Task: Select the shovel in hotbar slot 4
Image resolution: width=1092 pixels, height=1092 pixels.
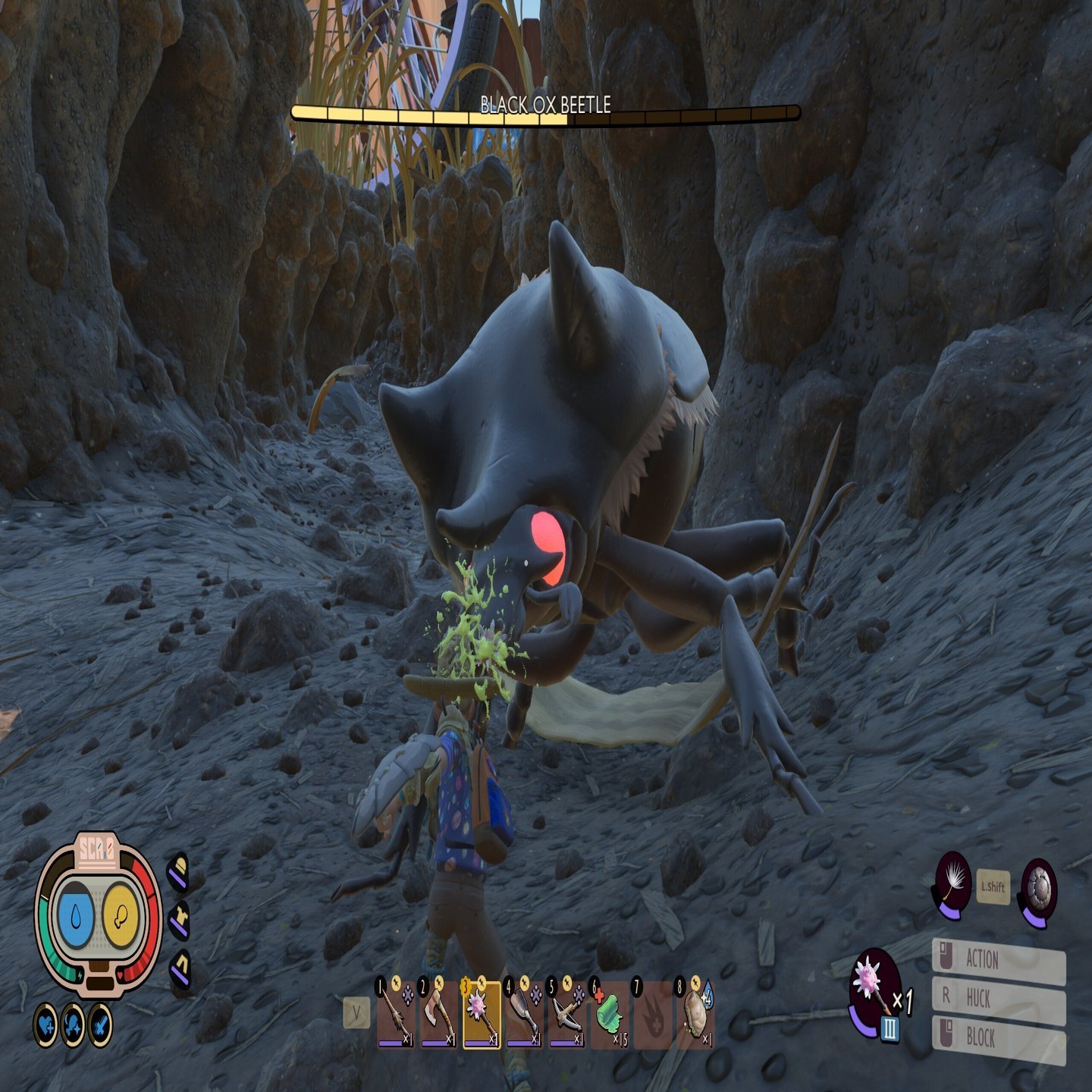Action: pos(524,1014)
